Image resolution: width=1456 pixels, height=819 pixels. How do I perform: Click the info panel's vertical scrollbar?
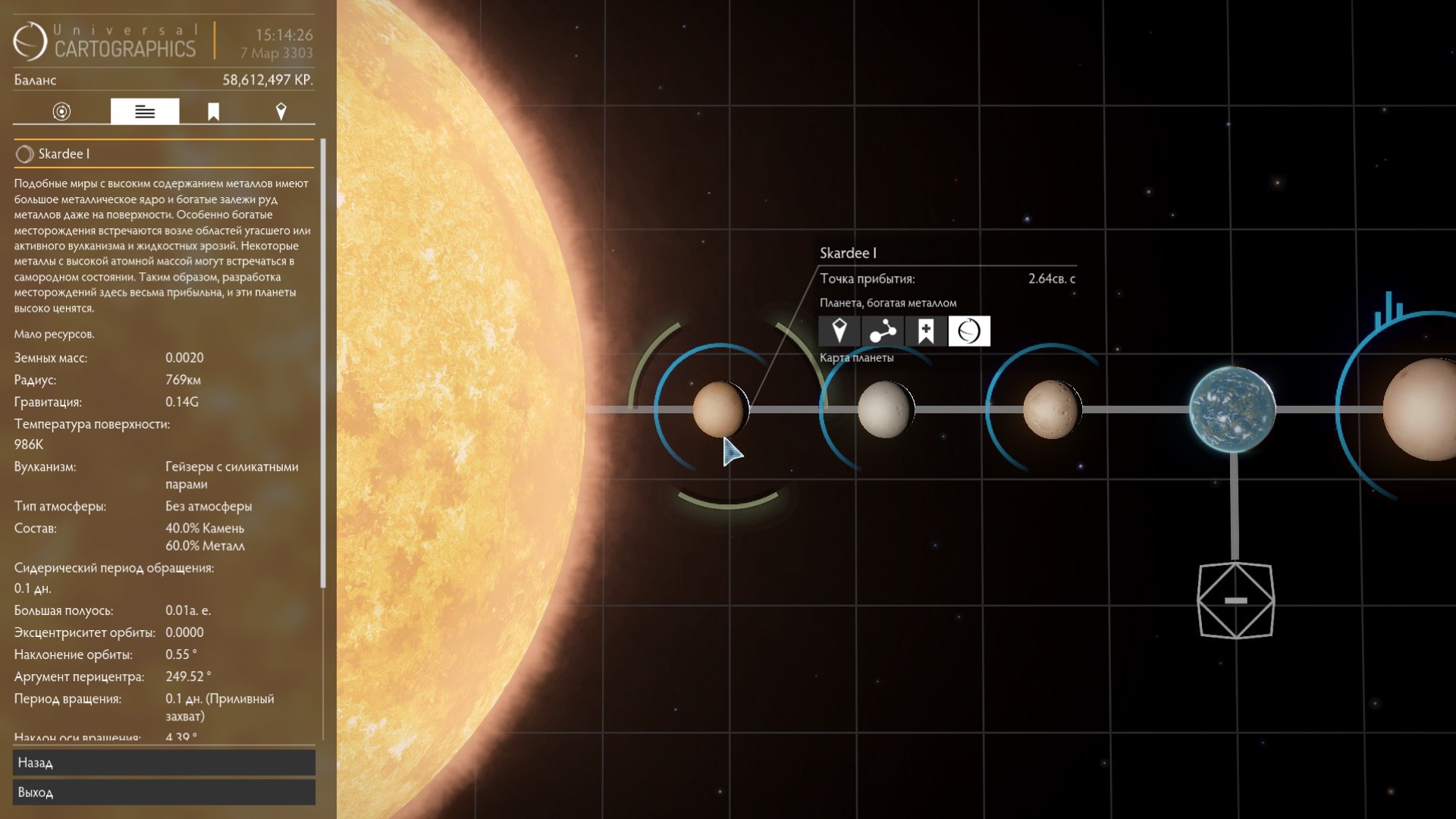coord(324,364)
